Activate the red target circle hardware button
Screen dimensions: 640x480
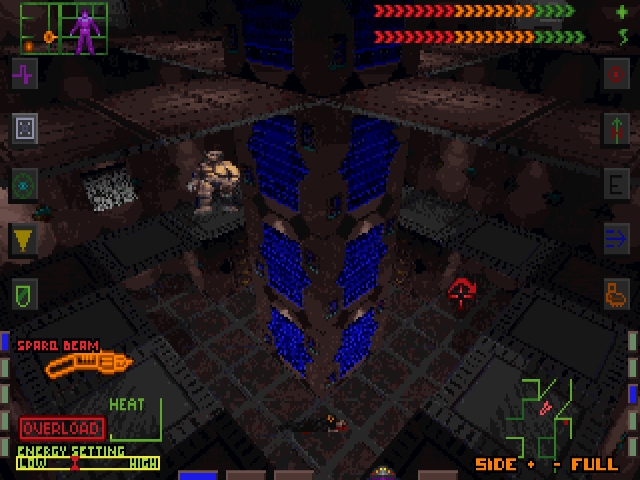pyautogui.click(x=616, y=73)
